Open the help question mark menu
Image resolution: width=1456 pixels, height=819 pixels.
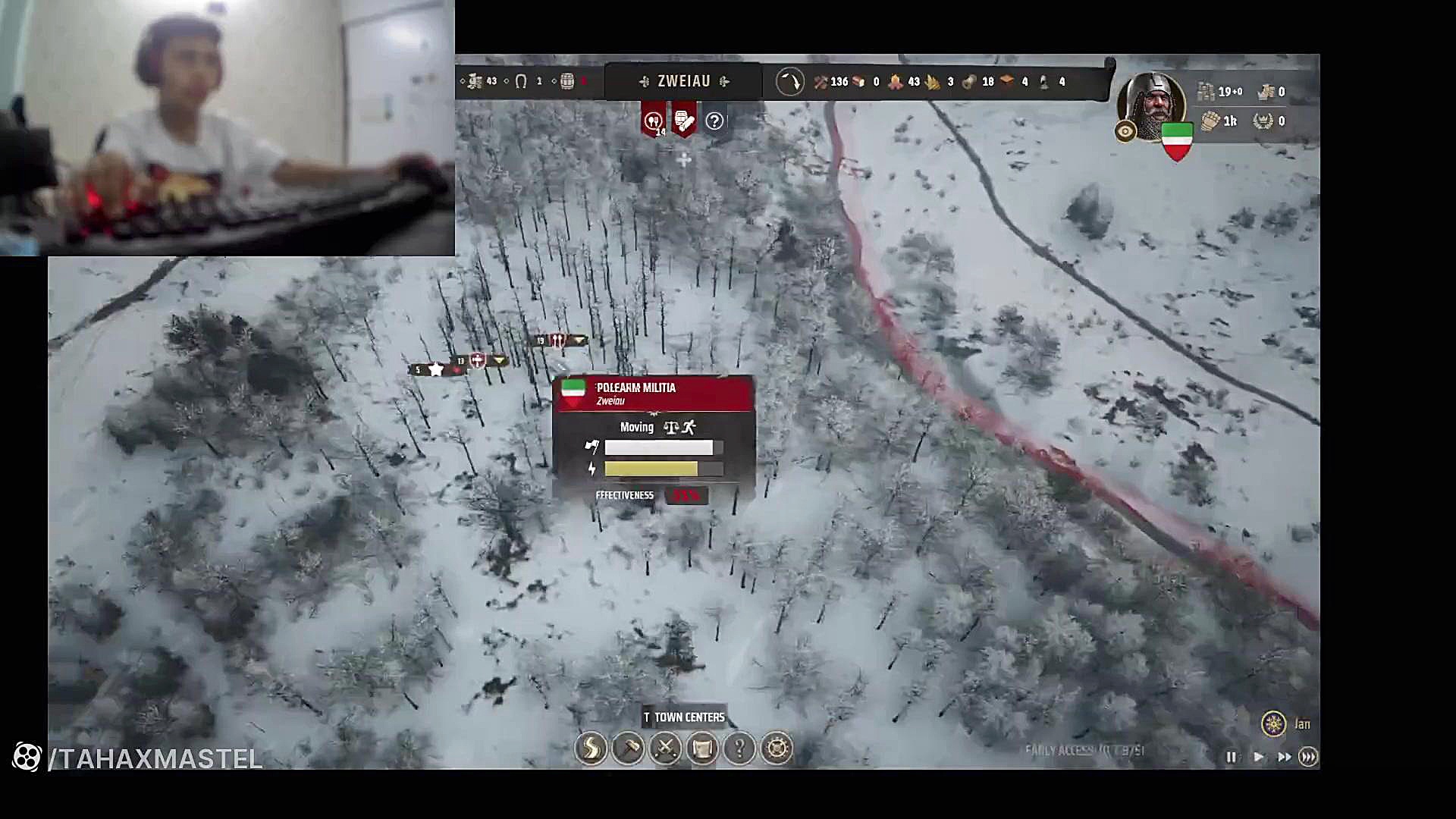click(739, 748)
